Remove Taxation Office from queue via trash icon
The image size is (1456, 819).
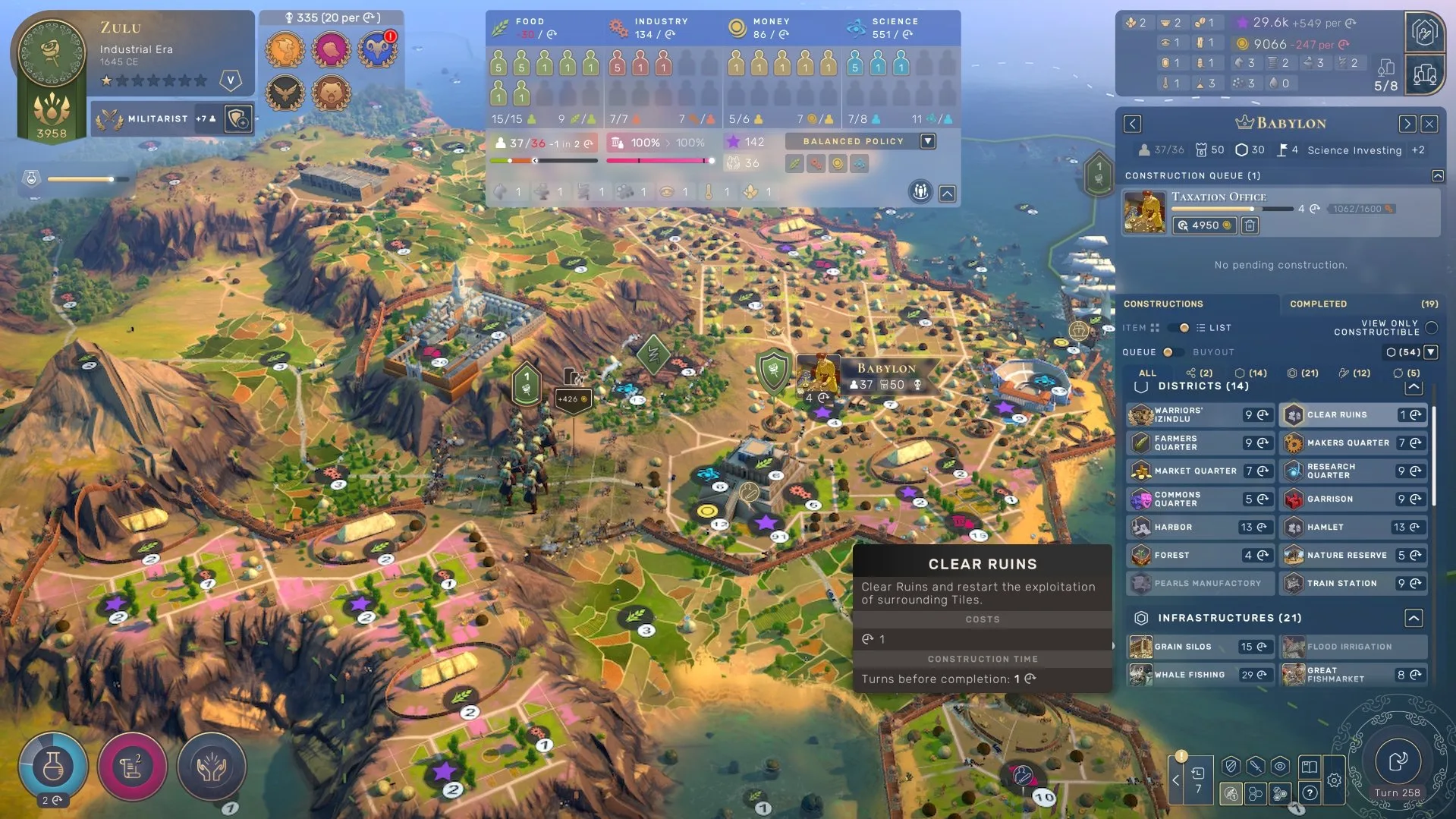1250,225
